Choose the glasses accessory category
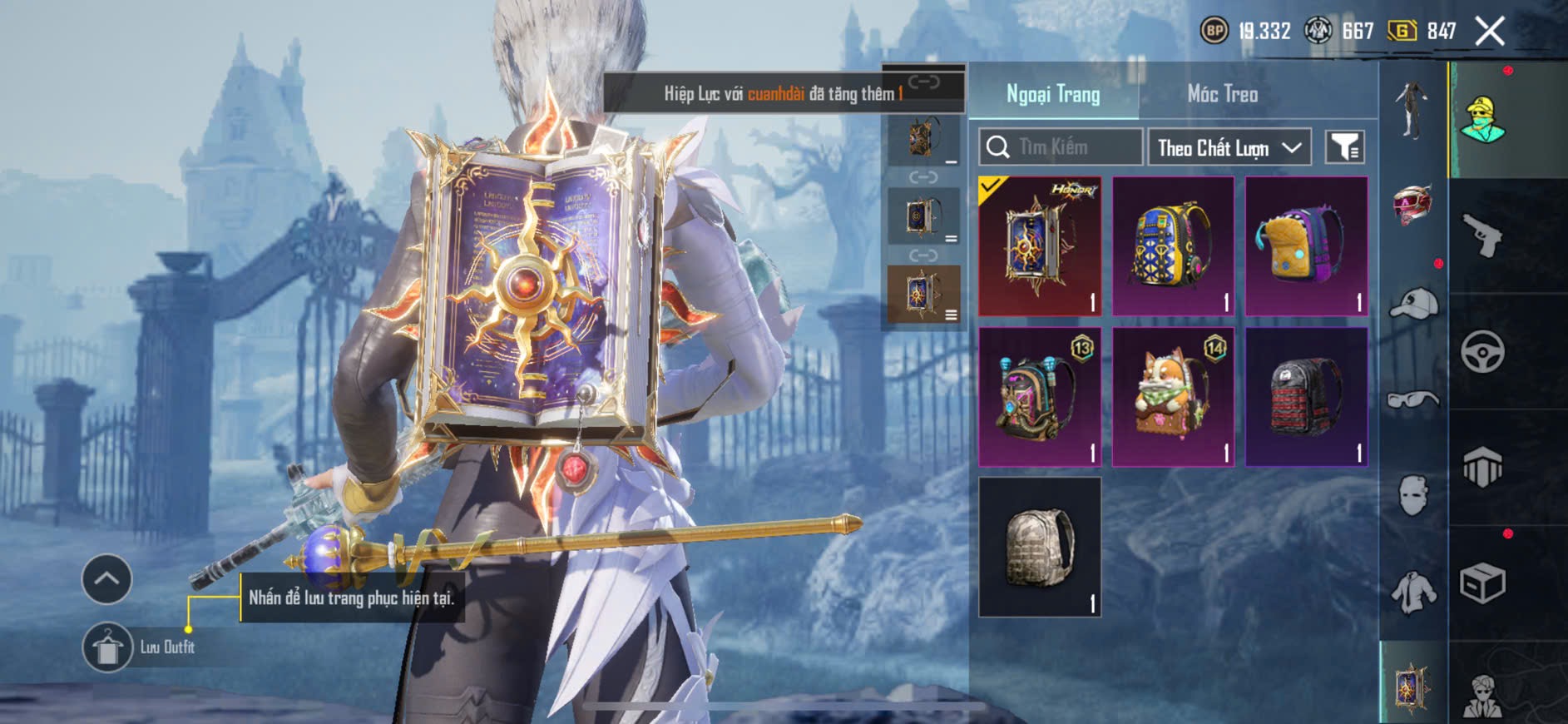Image resolution: width=1568 pixels, height=724 pixels. 1413,400
